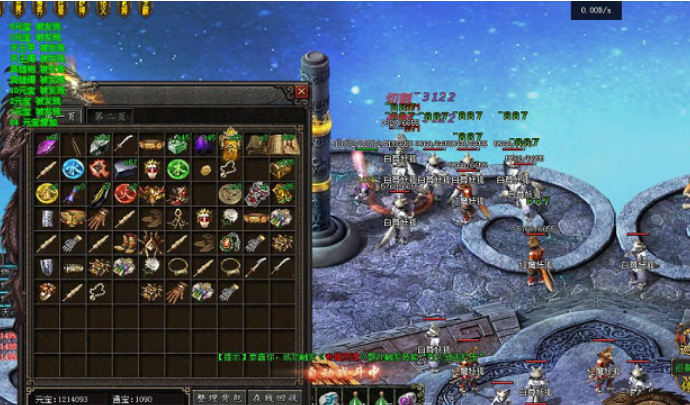This screenshot has width=690, height=405.
Task: Open the 在线回收 online recycle button
Action: 273,397
